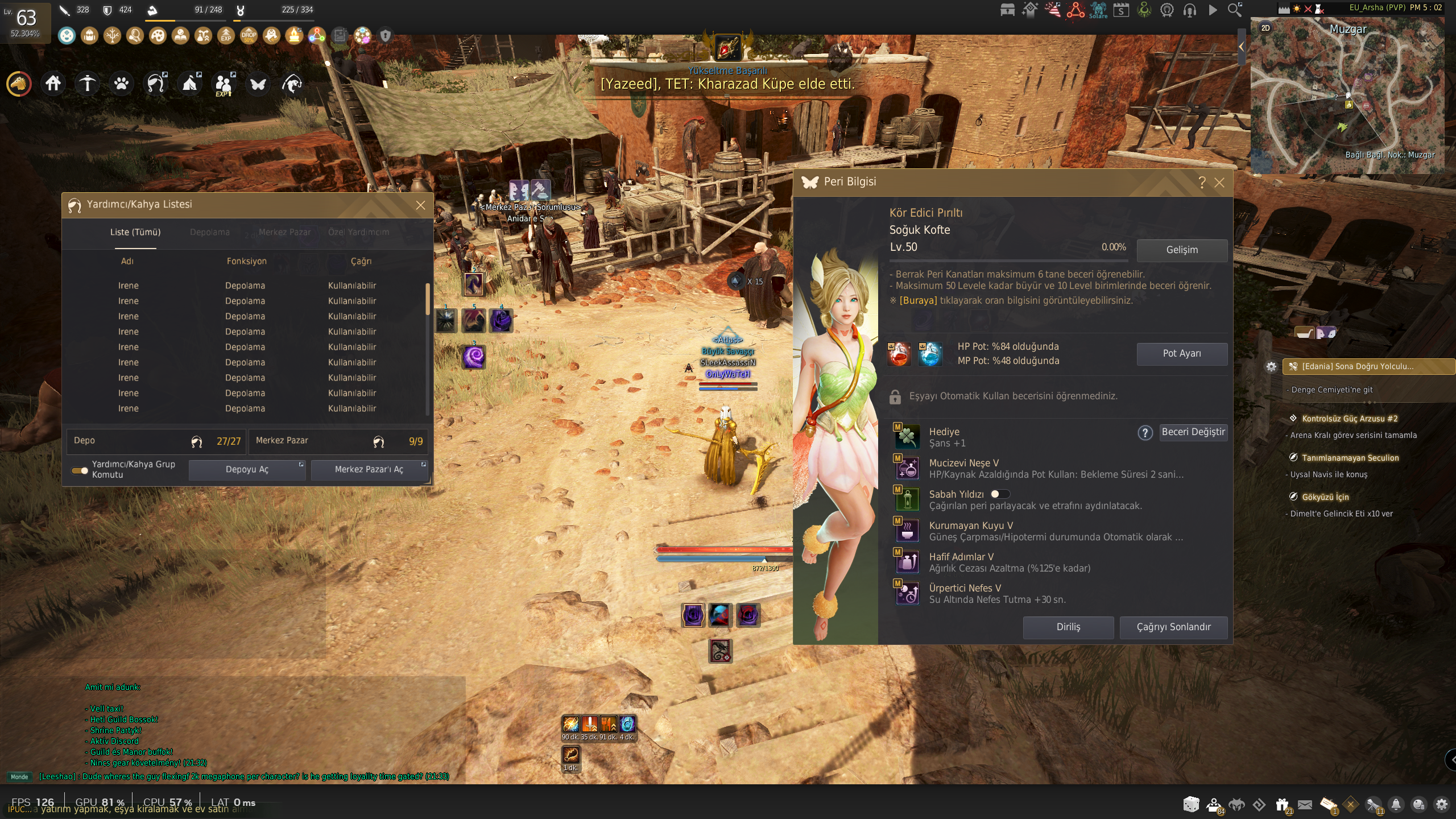
Task: Click the Depoyu Aç button
Action: [x=247, y=470]
